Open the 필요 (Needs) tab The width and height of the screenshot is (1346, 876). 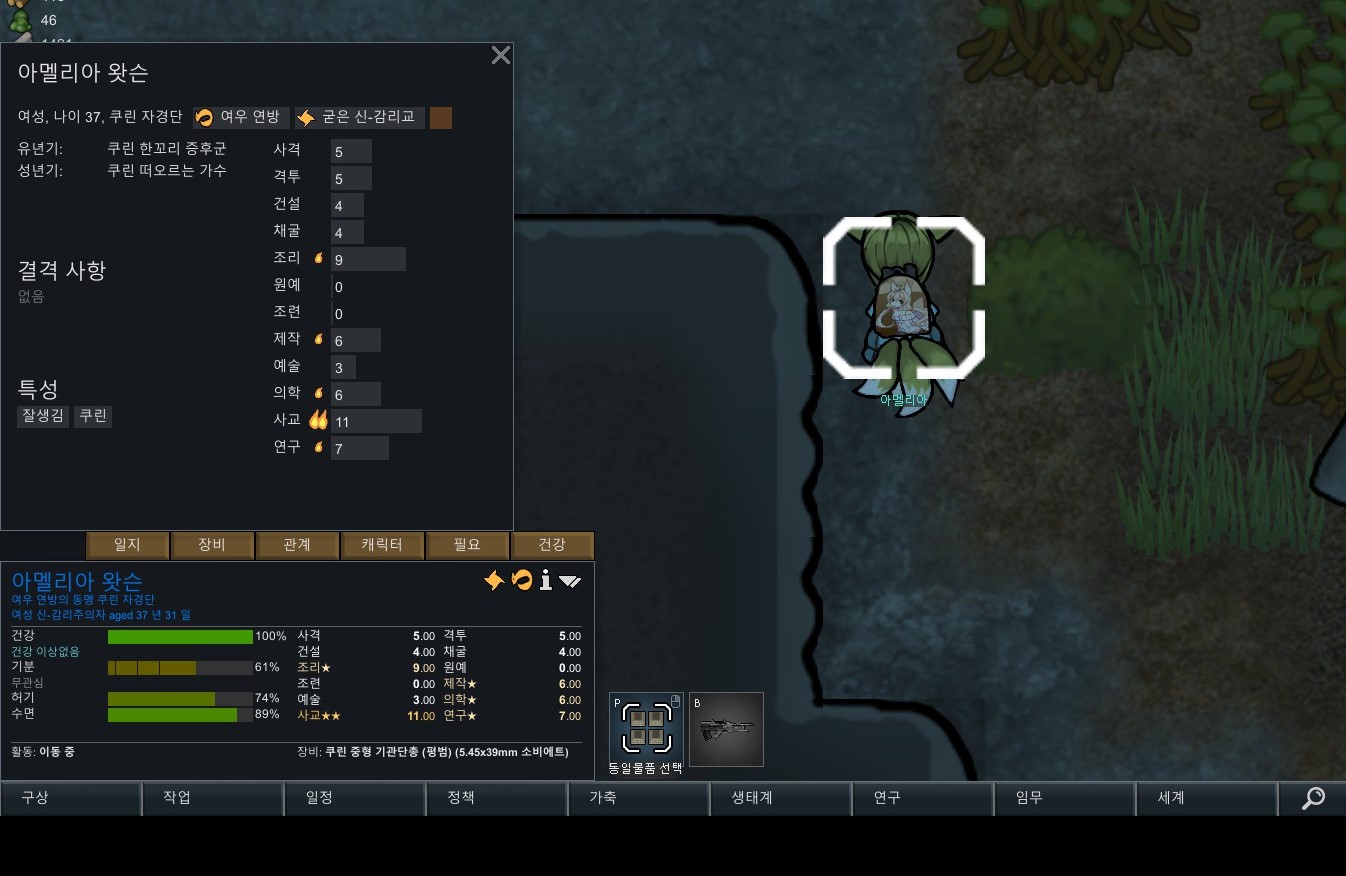[x=467, y=545]
